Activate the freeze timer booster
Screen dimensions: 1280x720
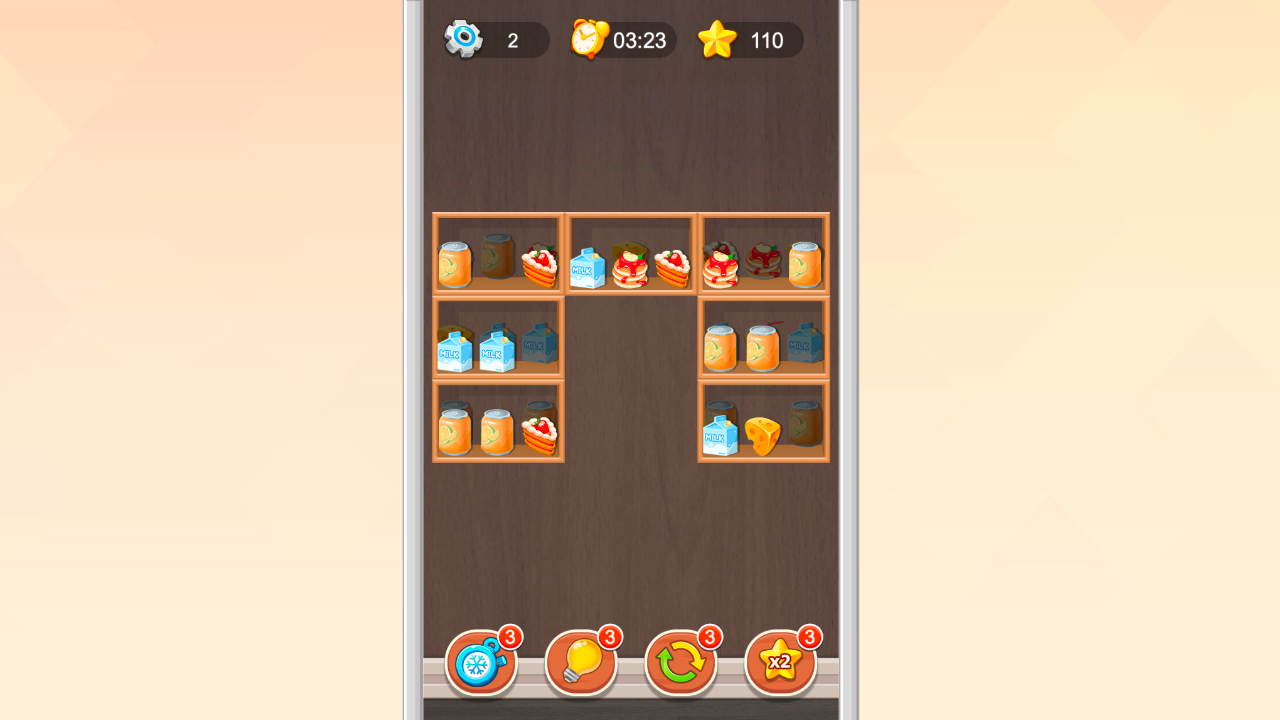point(481,660)
